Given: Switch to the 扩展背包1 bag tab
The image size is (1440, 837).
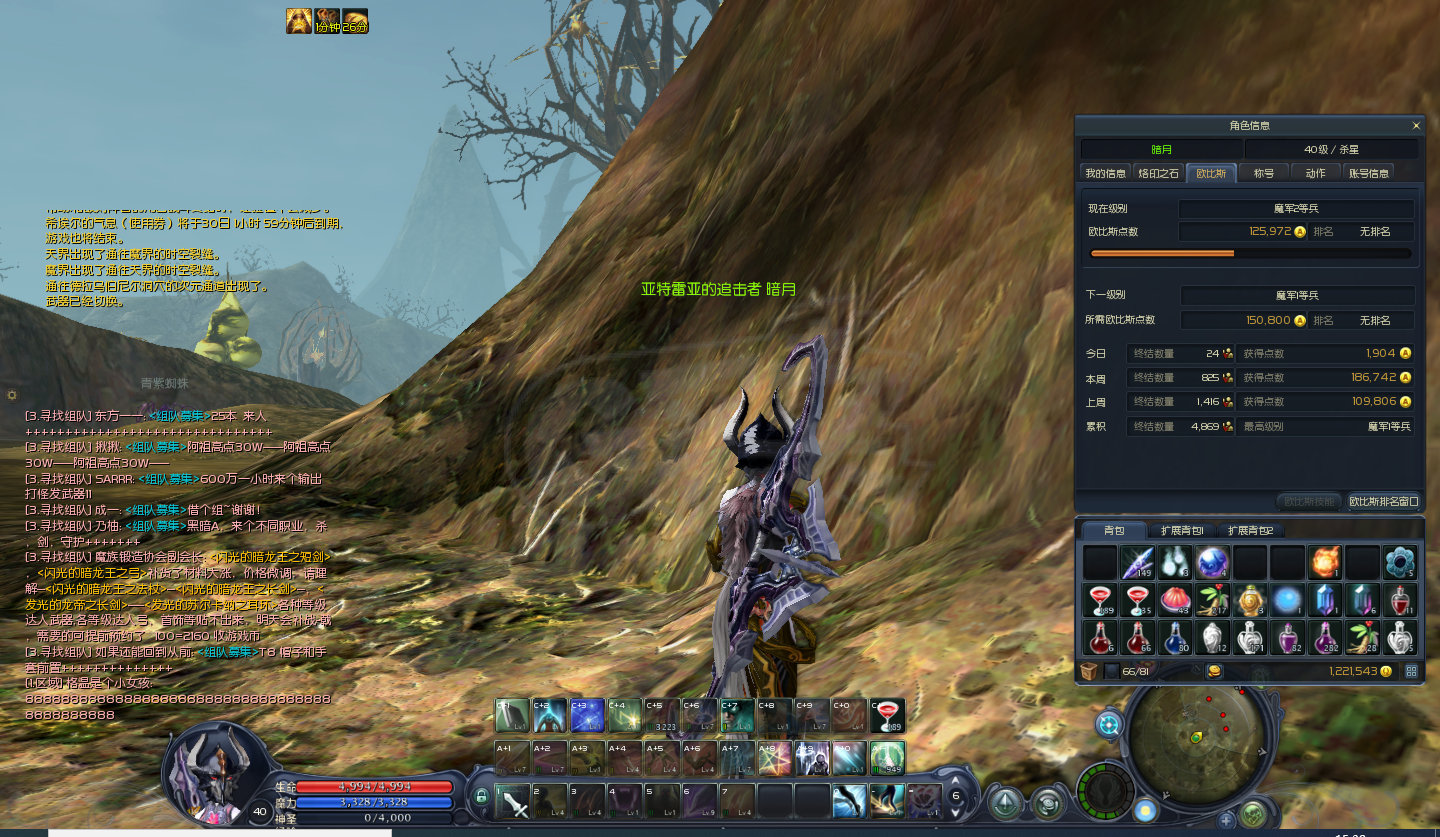Looking at the screenshot, I should point(1182,530).
